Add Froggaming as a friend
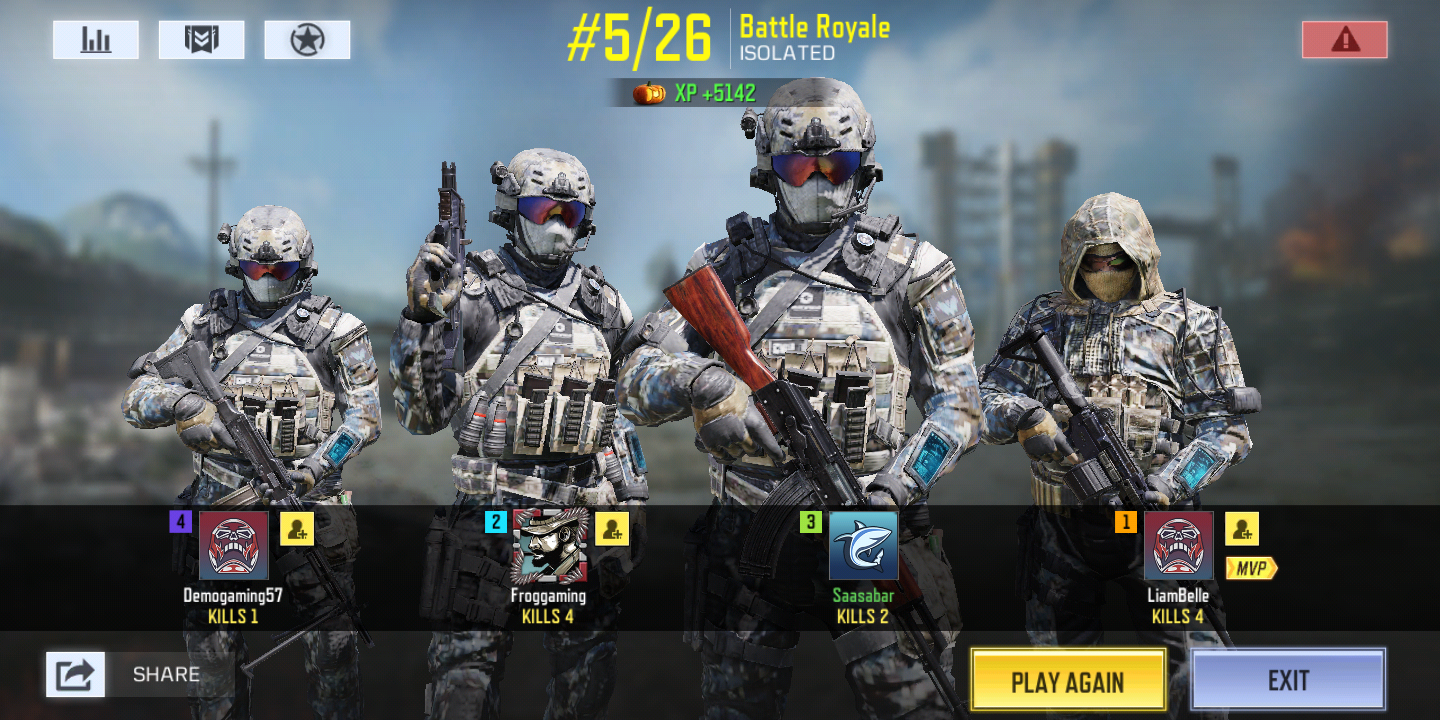The width and height of the screenshot is (1440, 720). pyautogui.click(x=612, y=529)
